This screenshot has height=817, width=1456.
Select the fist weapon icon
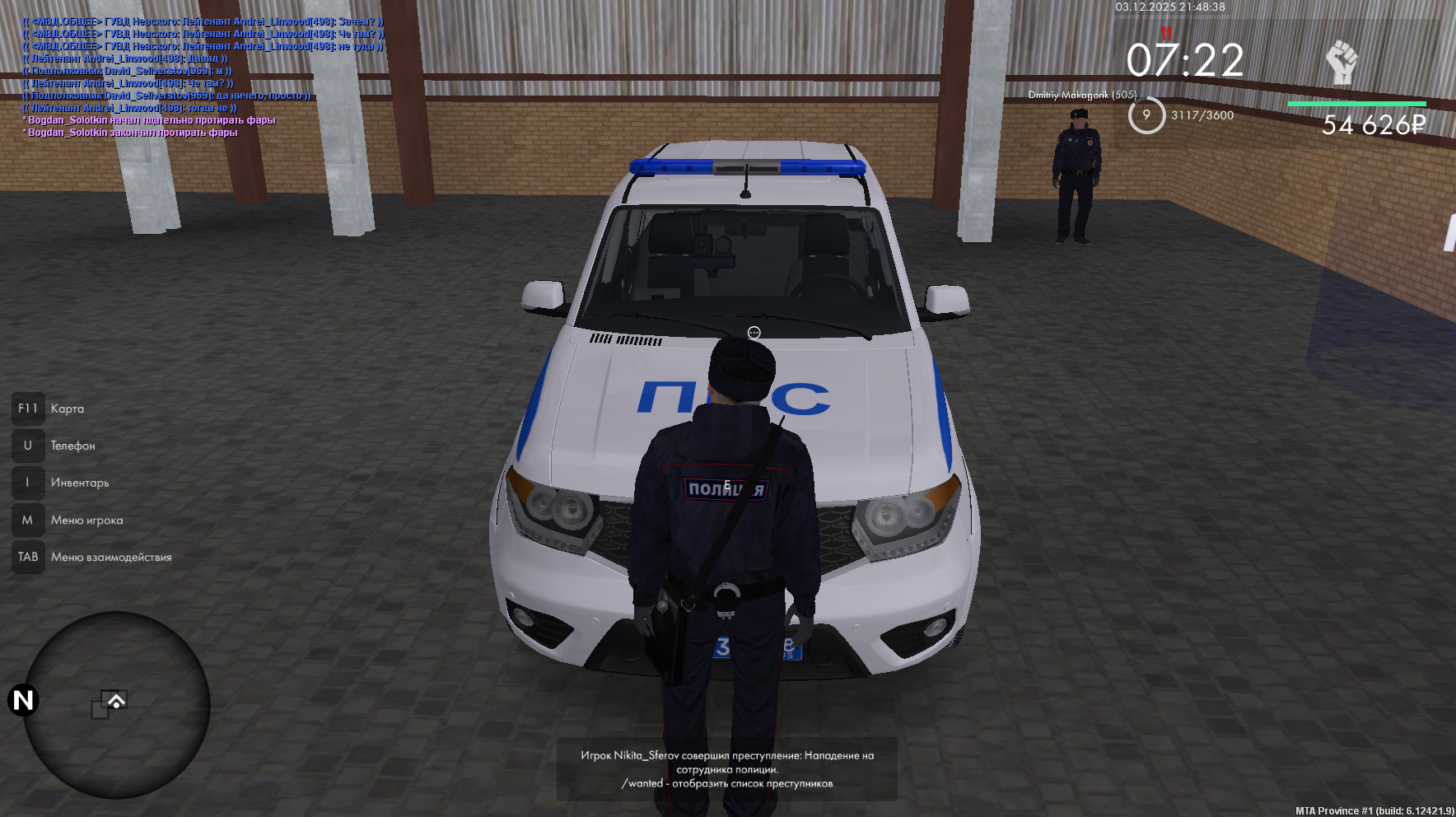click(1341, 62)
